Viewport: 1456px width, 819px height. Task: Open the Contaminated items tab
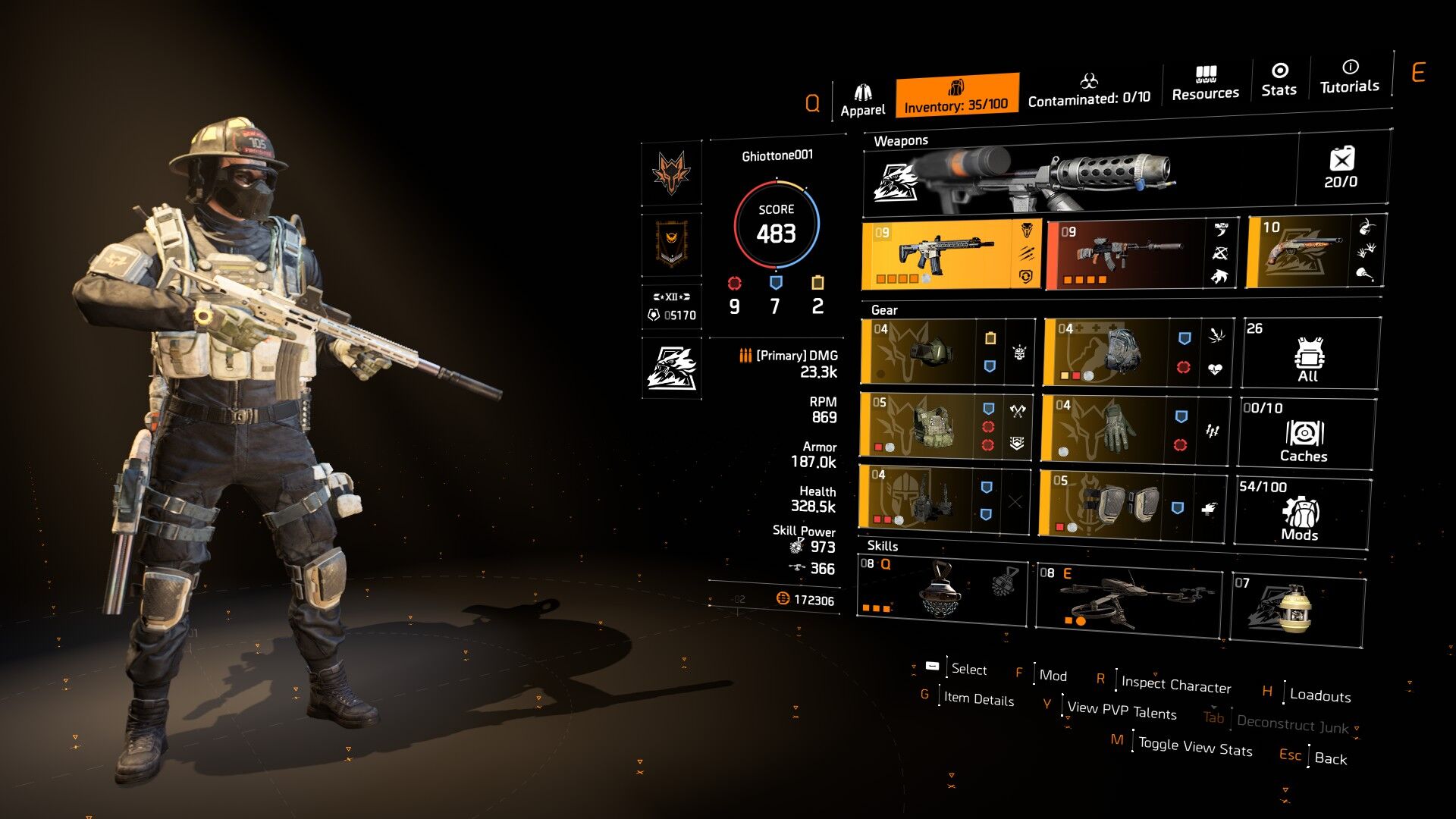1089,90
